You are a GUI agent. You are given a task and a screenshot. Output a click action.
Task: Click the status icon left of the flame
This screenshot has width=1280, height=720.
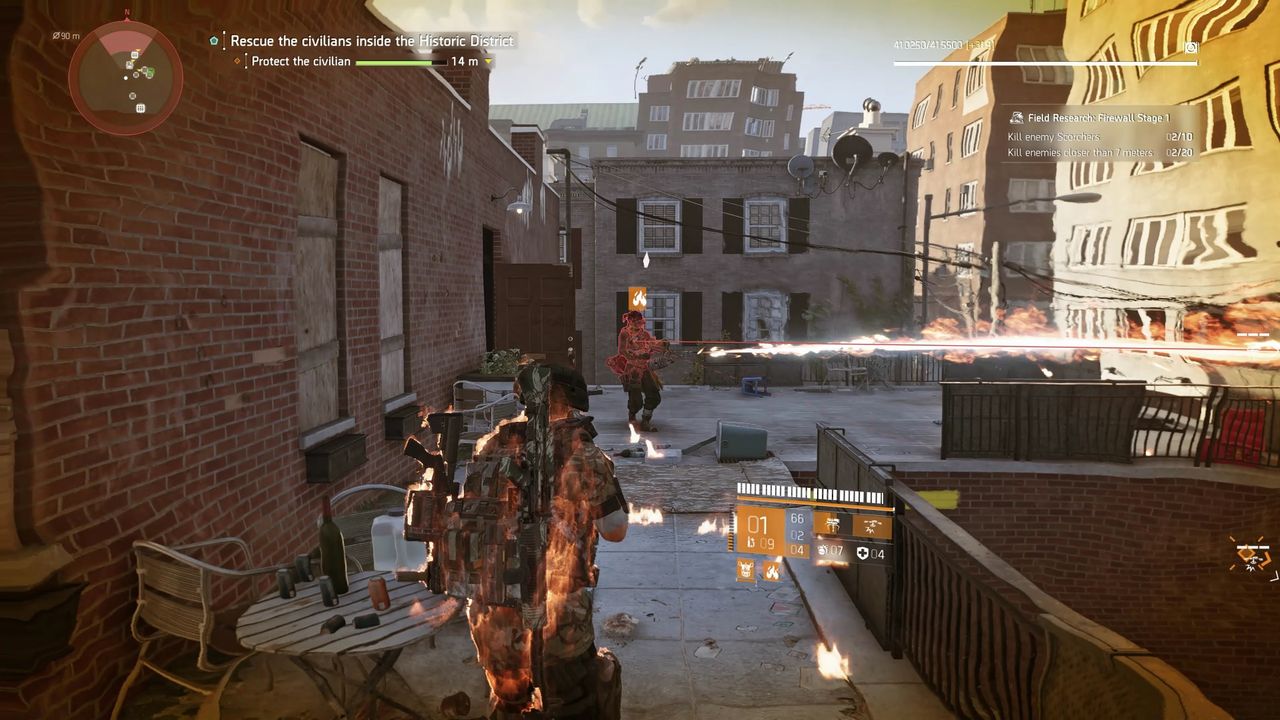[746, 570]
